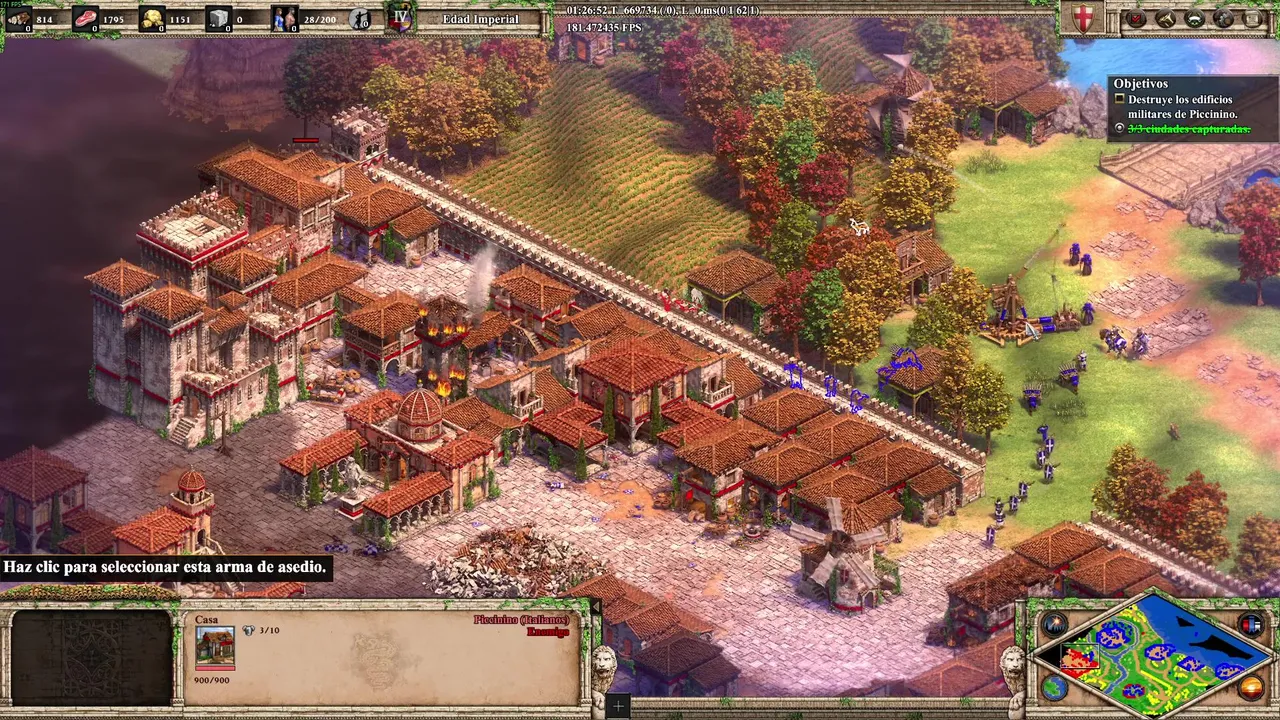This screenshot has height=720, width=1280.
Task: Toggle the minimap globe terrain mode button
Action: [1053, 687]
